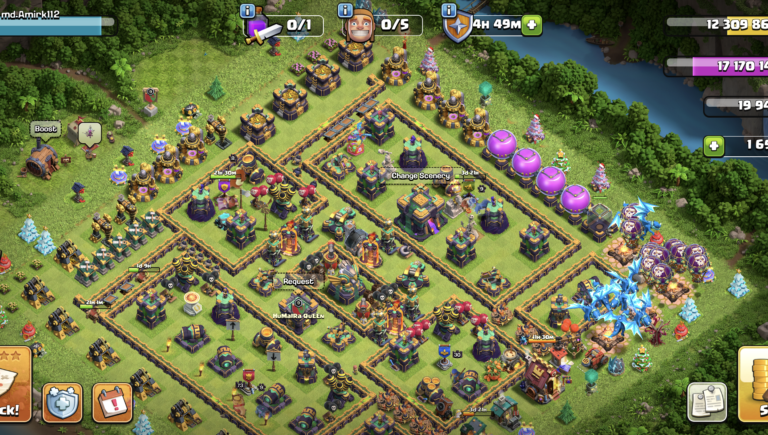Add shield time with green plus

coord(532,25)
